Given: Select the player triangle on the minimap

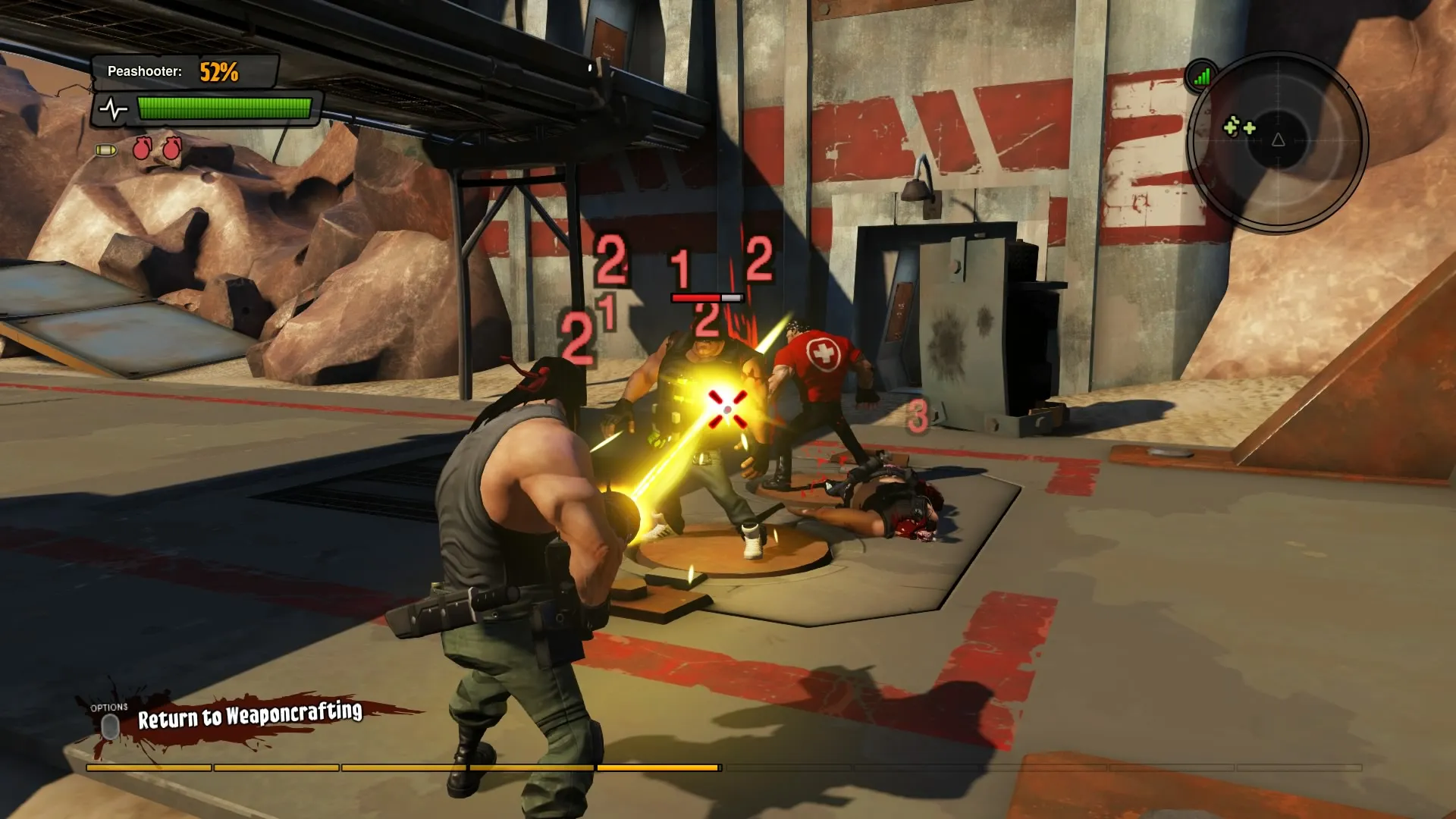Looking at the screenshot, I should 1279,140.
